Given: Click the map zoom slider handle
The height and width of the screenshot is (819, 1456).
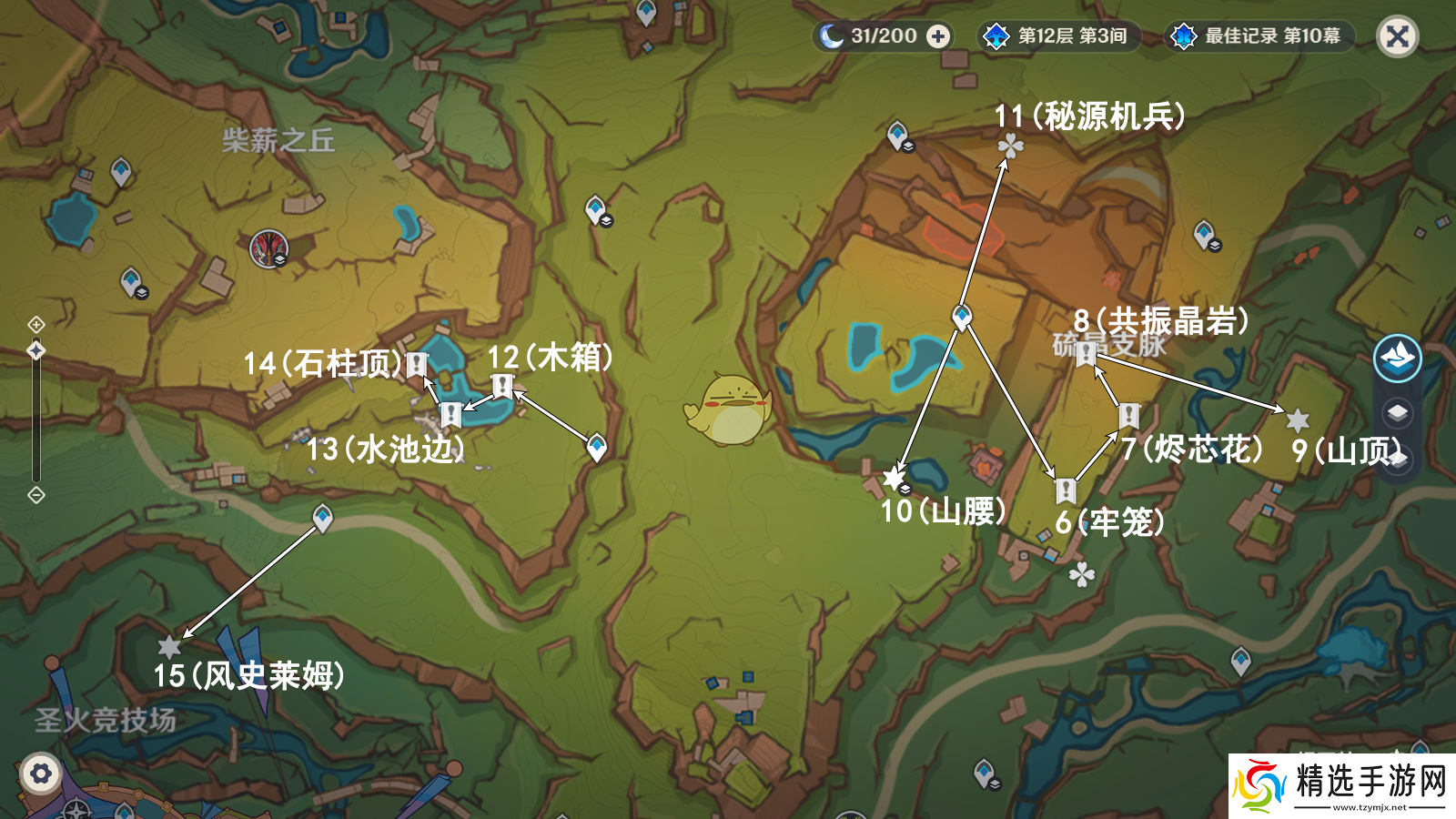Looking at the screenshot, I should click(x=36, y=350).
